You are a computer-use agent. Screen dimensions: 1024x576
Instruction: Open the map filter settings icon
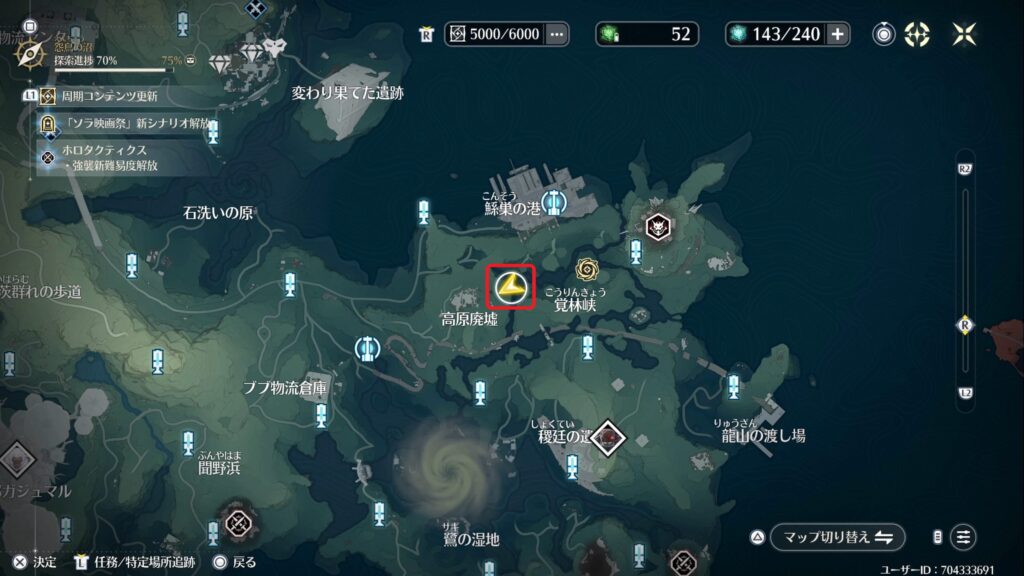pos(963,537)
